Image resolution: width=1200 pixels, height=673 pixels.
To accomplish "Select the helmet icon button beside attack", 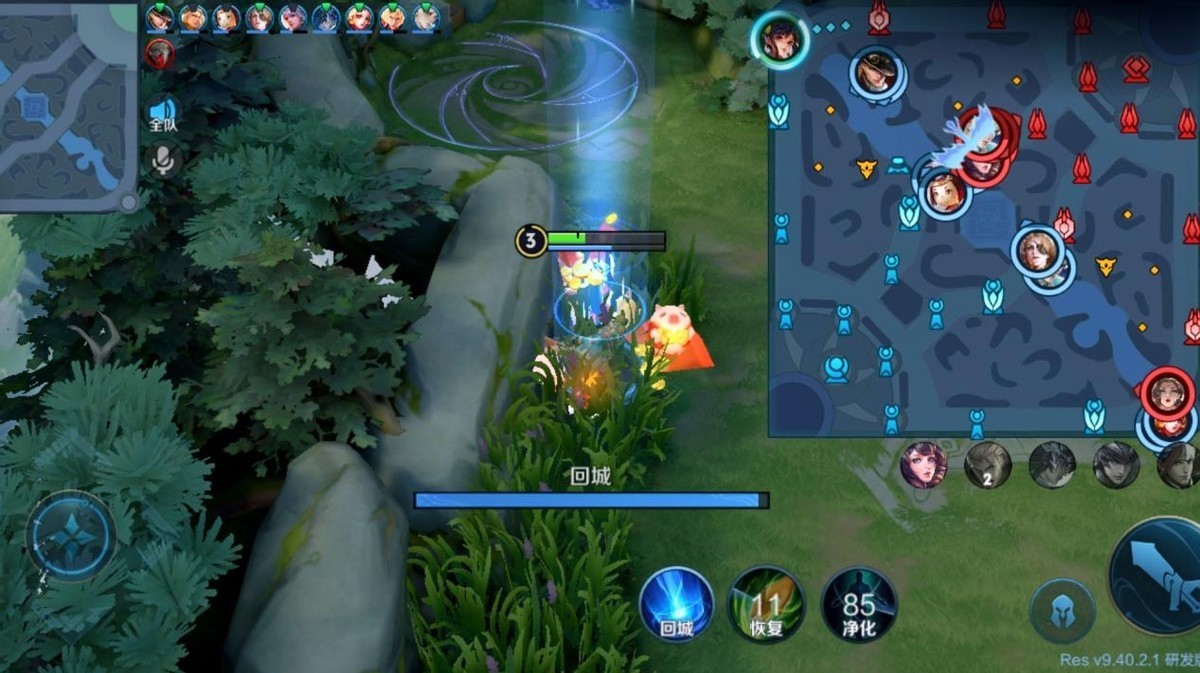I will tap(1062, 610).
